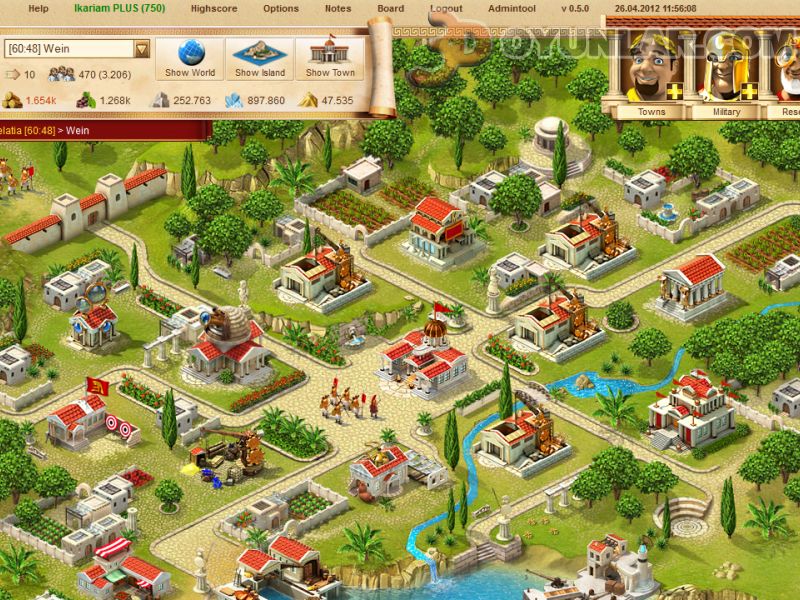View the Highscore rankings
This screenshot has width=800, height=600.
[x=212, y=9]
